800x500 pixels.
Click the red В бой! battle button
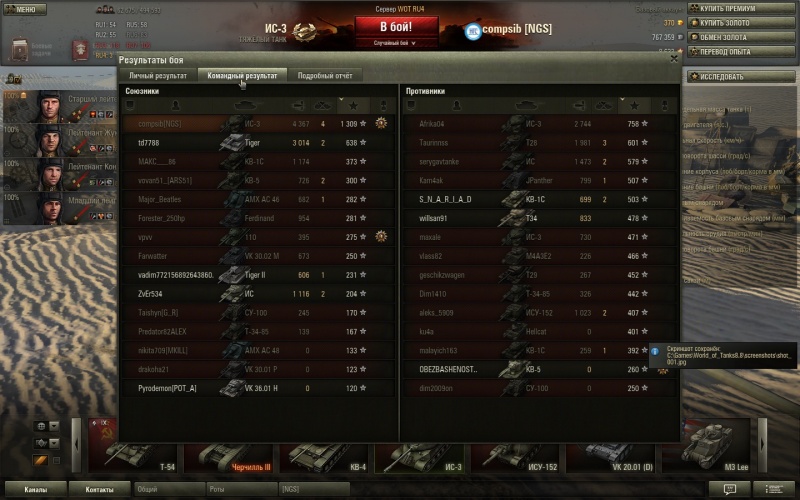[x=396, y=26]
